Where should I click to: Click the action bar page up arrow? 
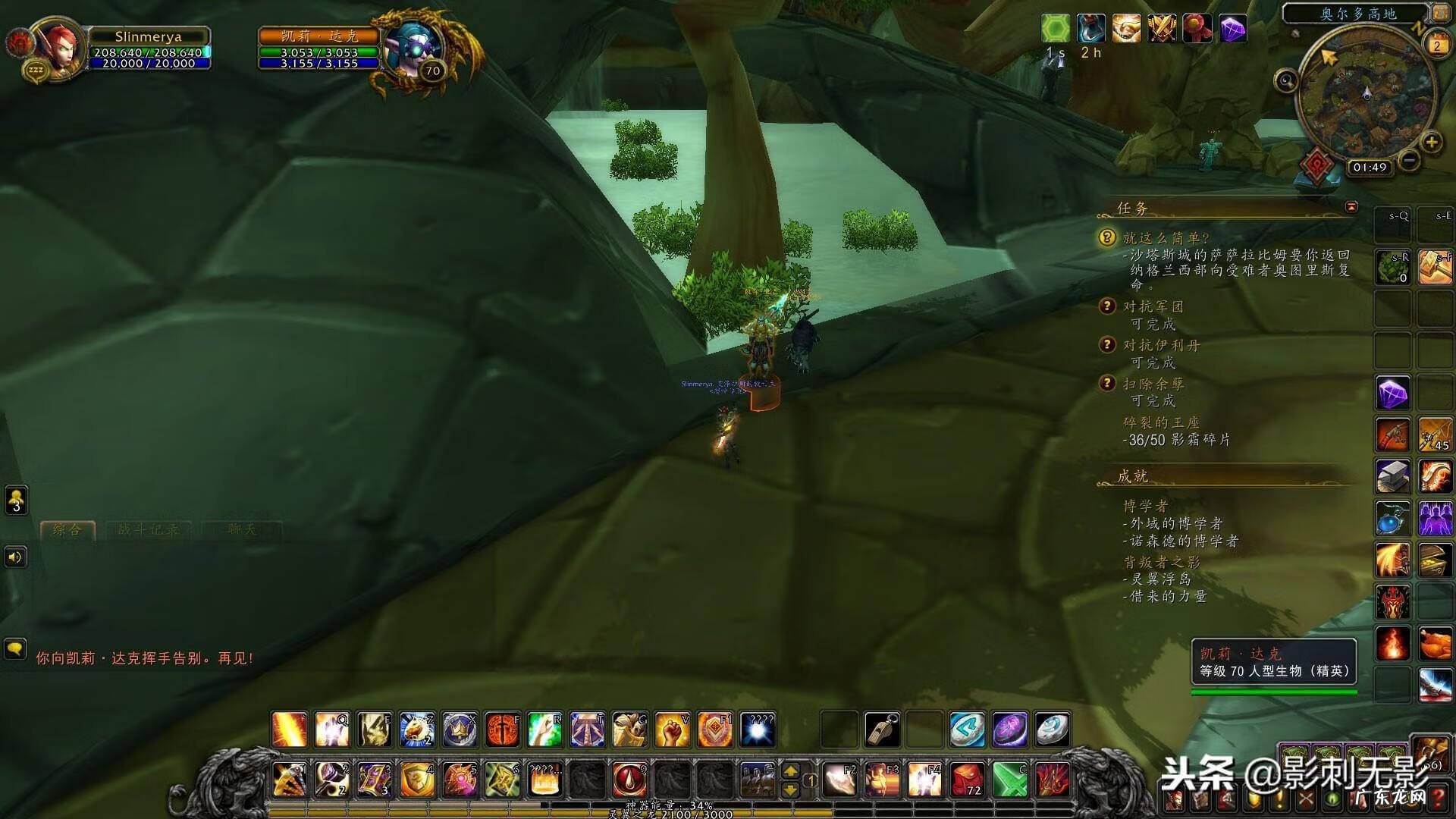tap(790, 771)
